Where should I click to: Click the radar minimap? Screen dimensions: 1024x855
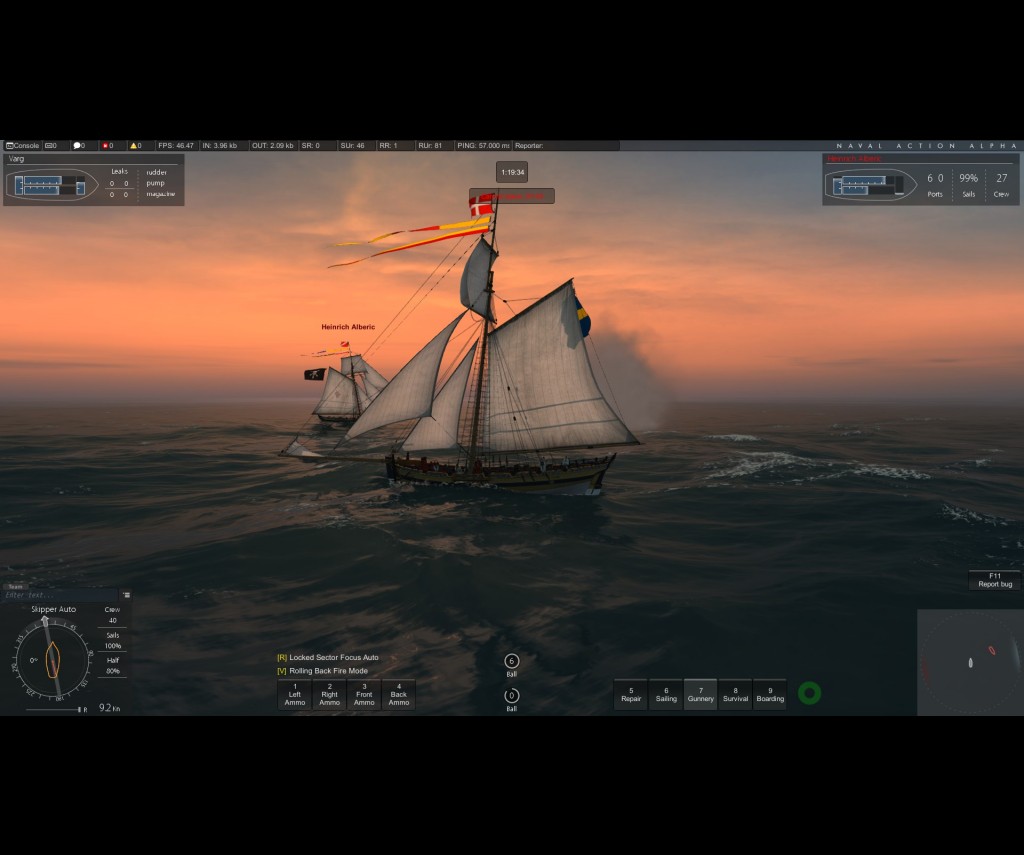click(x=970, y=662)
